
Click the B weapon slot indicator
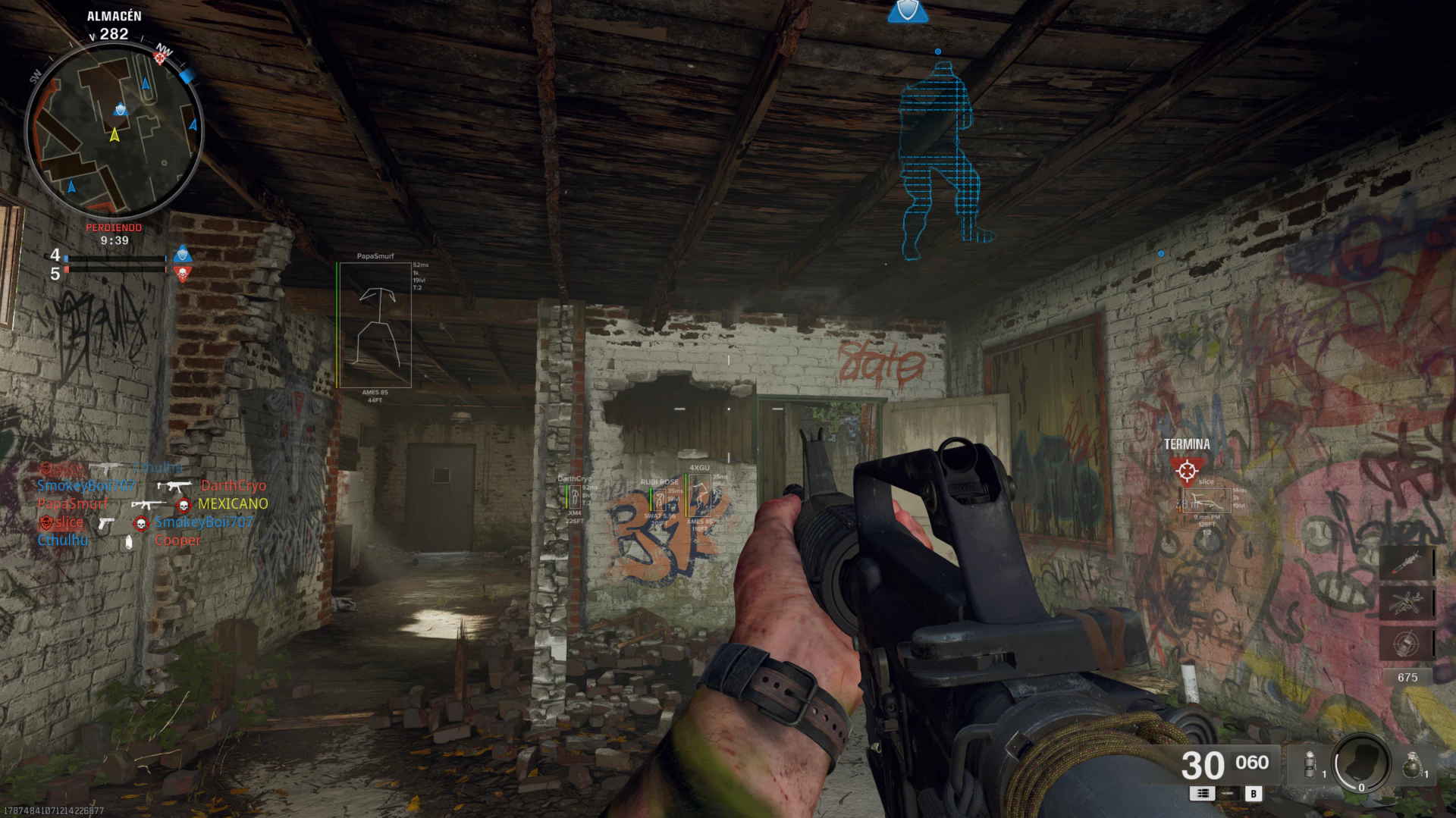(x=1254, y=794)
